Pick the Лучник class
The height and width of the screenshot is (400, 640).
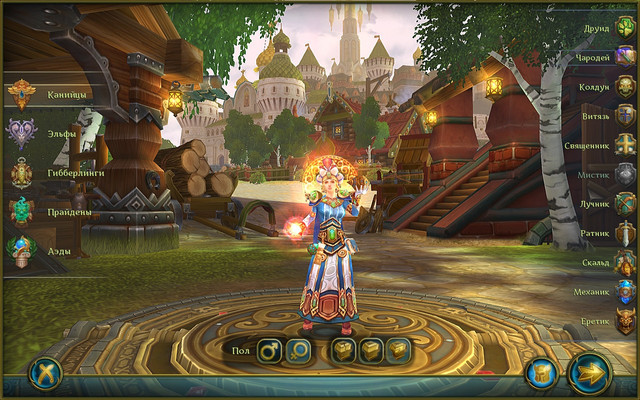click(x=625, y=204)
